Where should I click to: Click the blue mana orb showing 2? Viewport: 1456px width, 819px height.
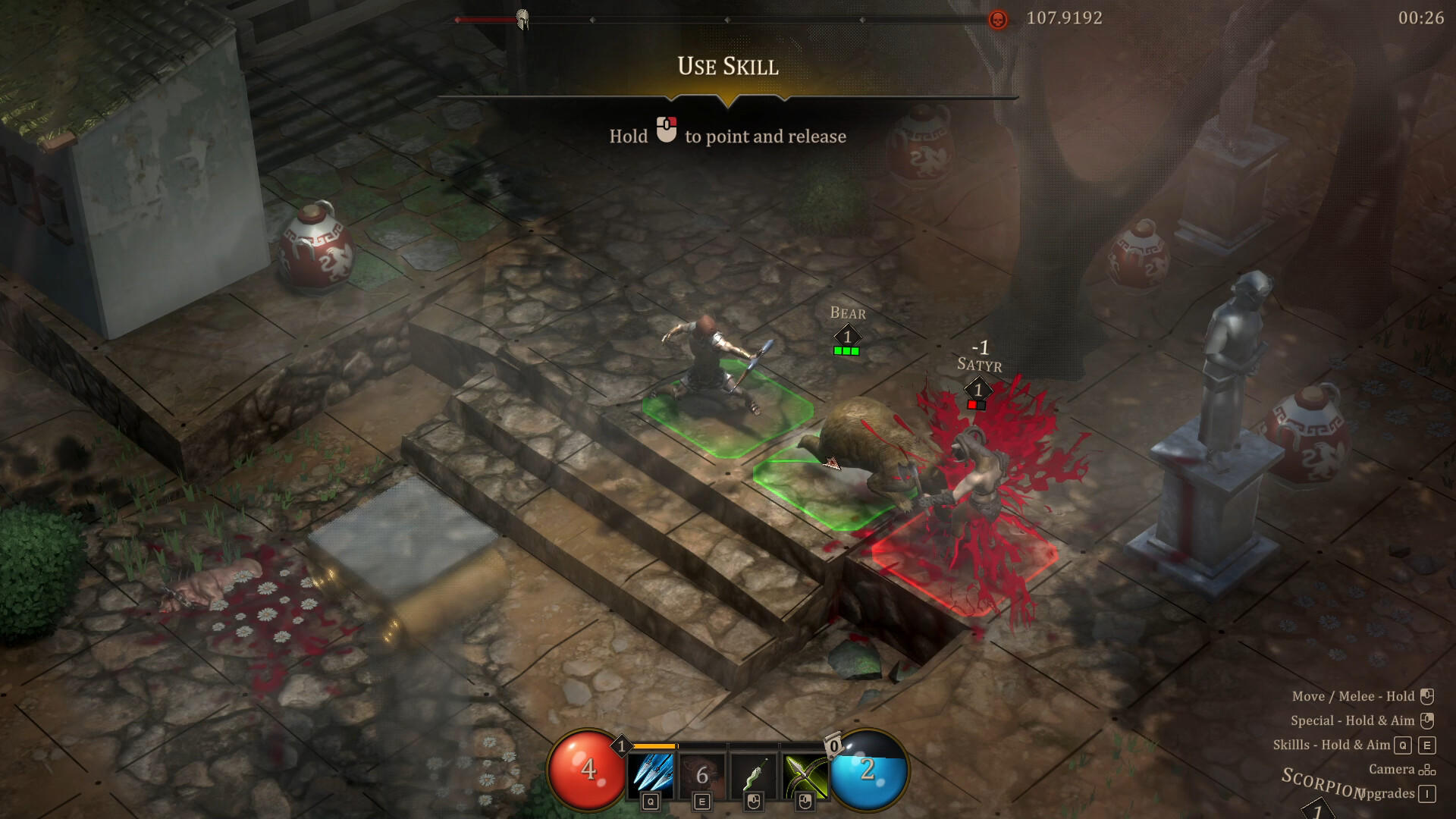(x=868, y=770)
